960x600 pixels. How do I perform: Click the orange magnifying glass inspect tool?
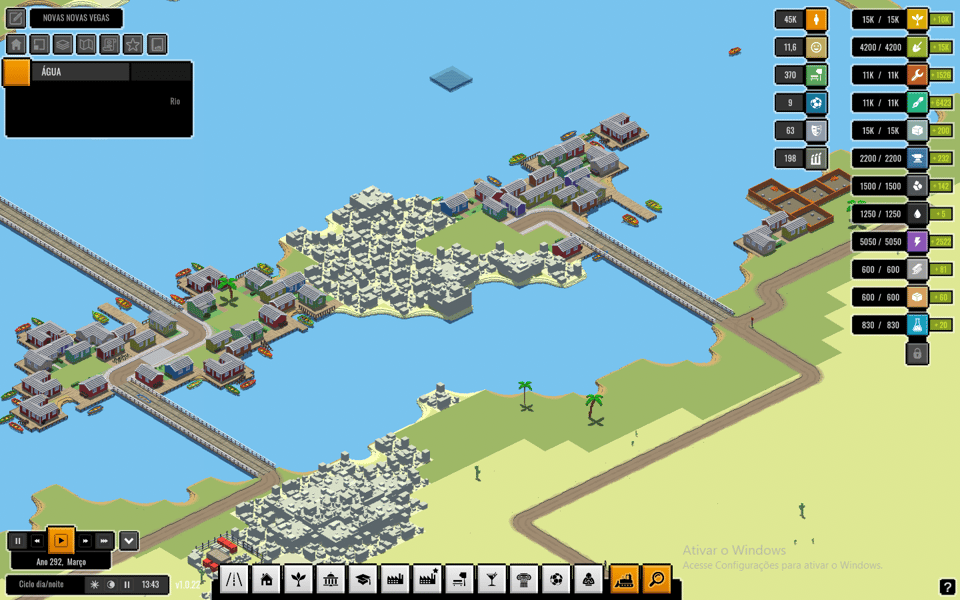coord(656,579)
